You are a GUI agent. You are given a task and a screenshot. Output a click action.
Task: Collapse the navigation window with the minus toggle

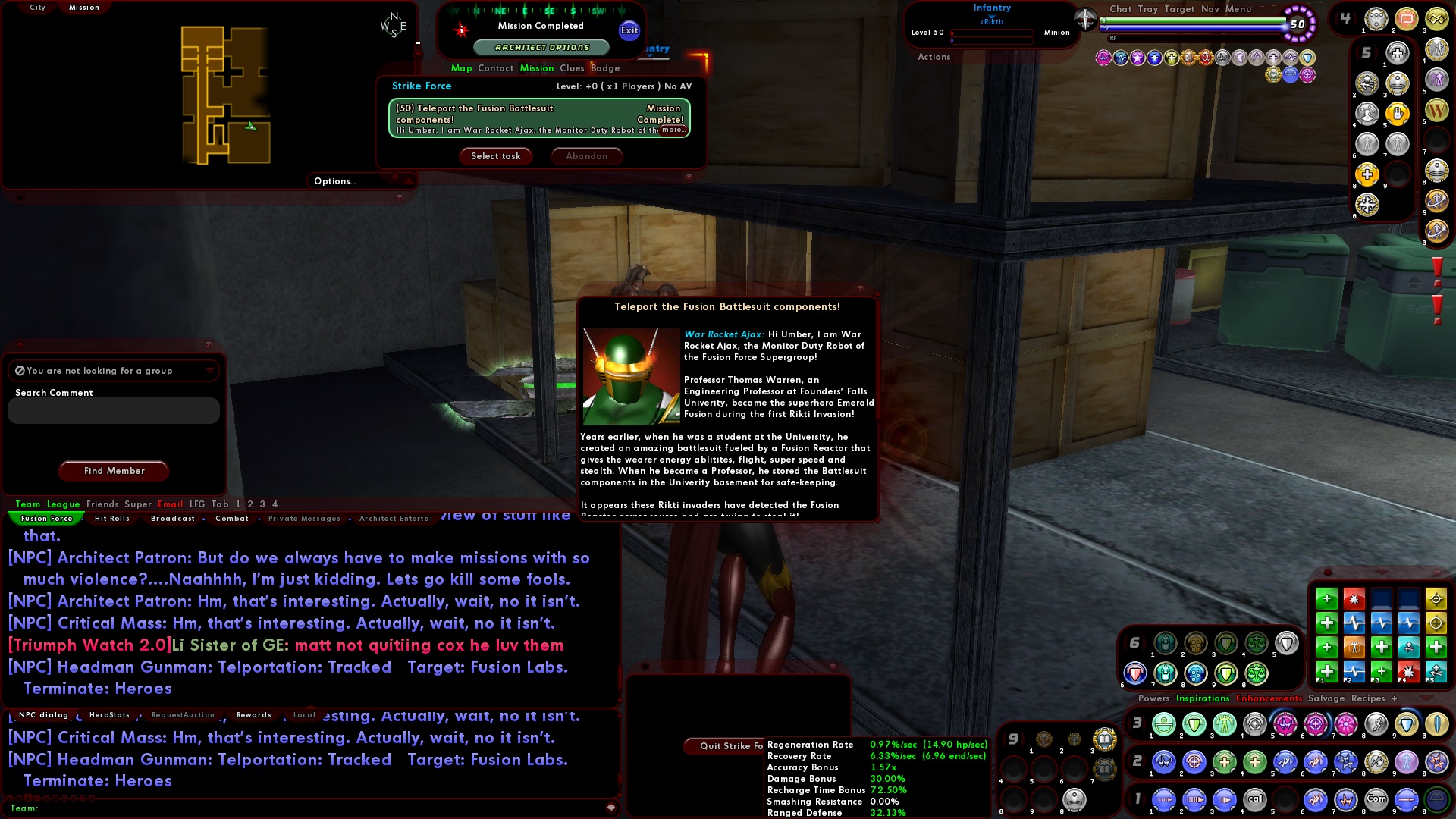pos(417,43)
